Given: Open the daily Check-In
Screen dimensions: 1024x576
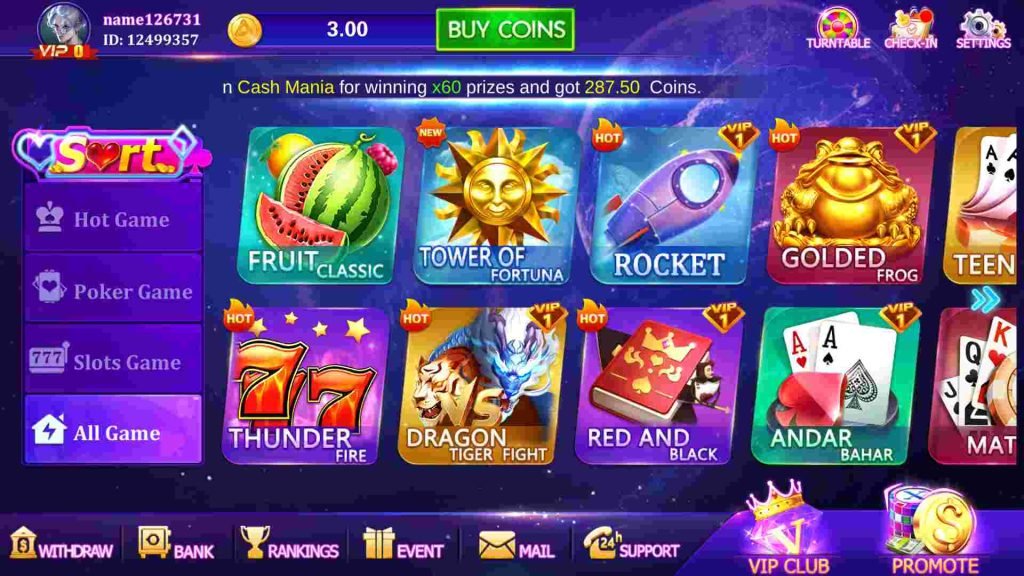Looking at the screenshot, I should click(x=909, y=28).
